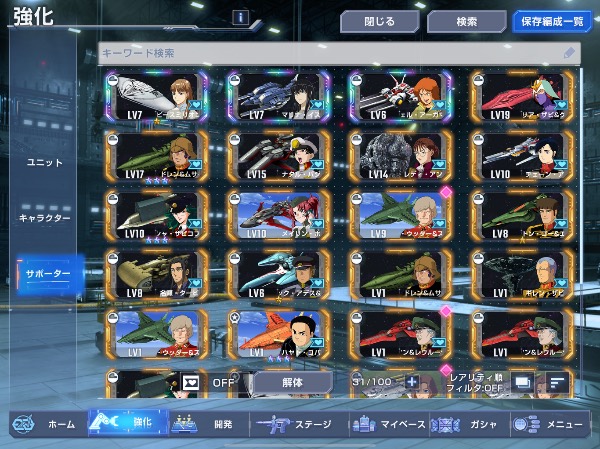Click the 解体 dismantle button
600x449 pixels.
(291, 382)
